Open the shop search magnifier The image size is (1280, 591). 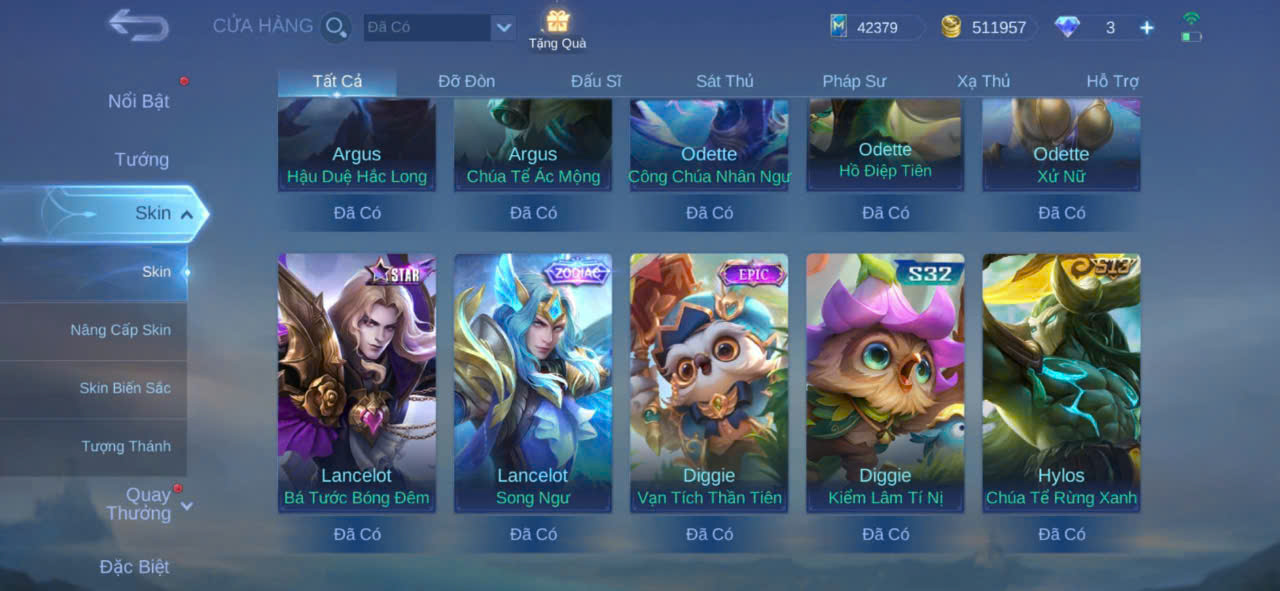336,27
